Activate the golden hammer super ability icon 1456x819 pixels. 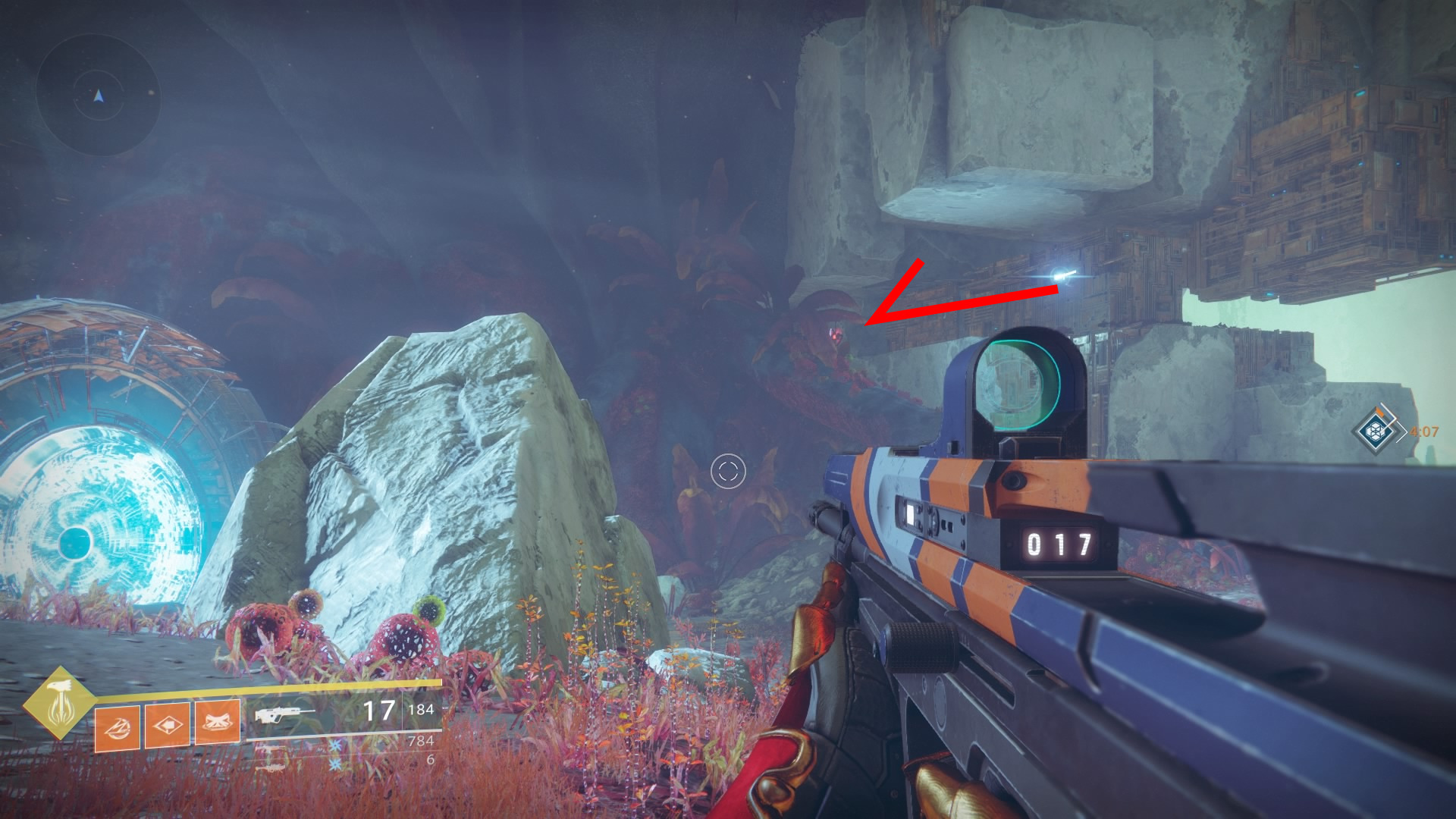(59, 703)
